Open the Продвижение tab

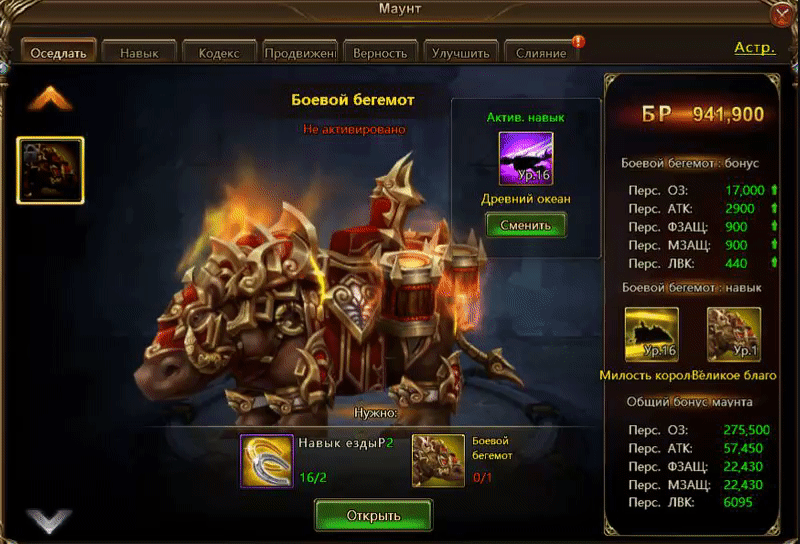(300, 52)
